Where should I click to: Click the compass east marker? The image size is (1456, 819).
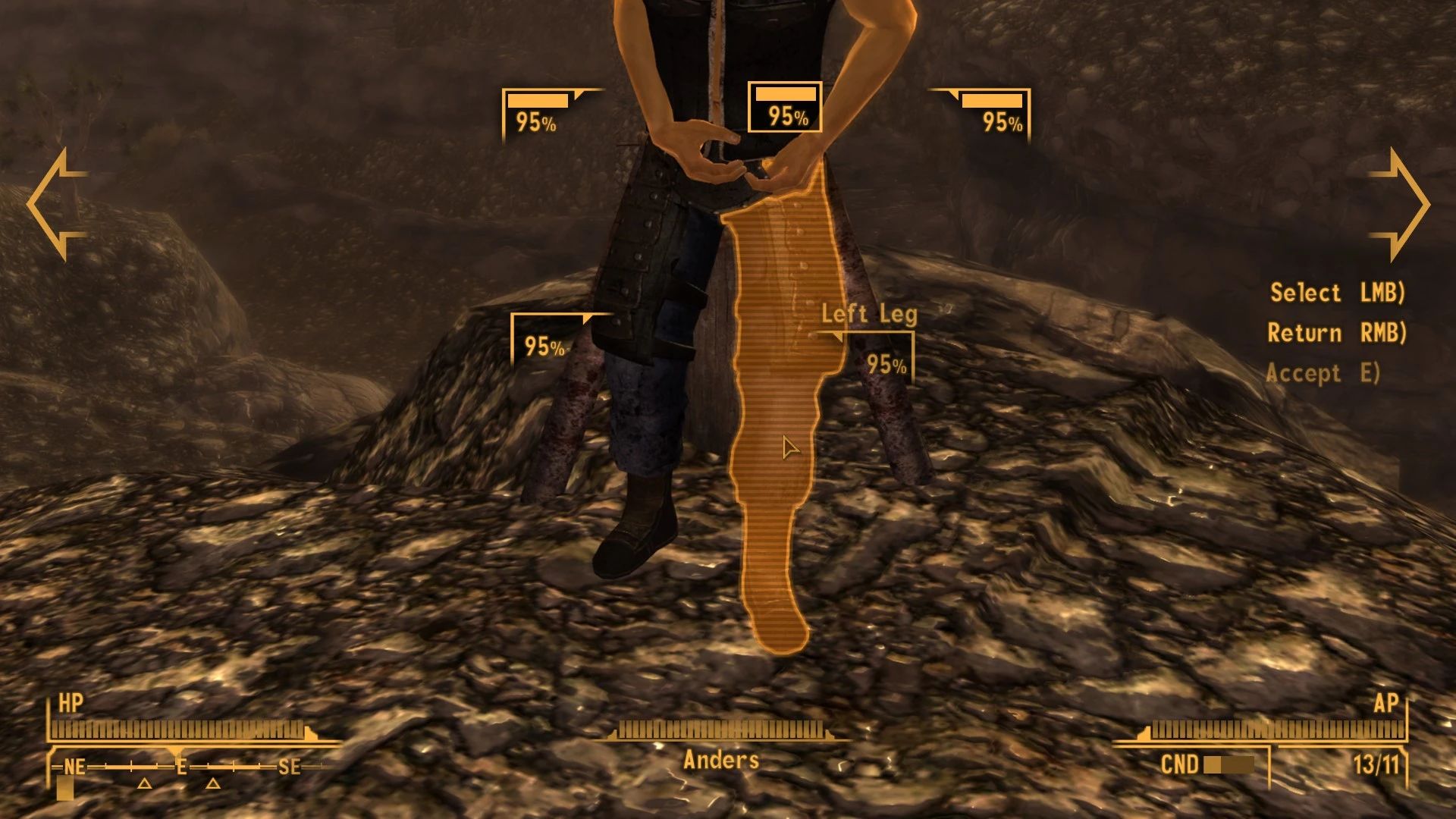tap(182, 767)
